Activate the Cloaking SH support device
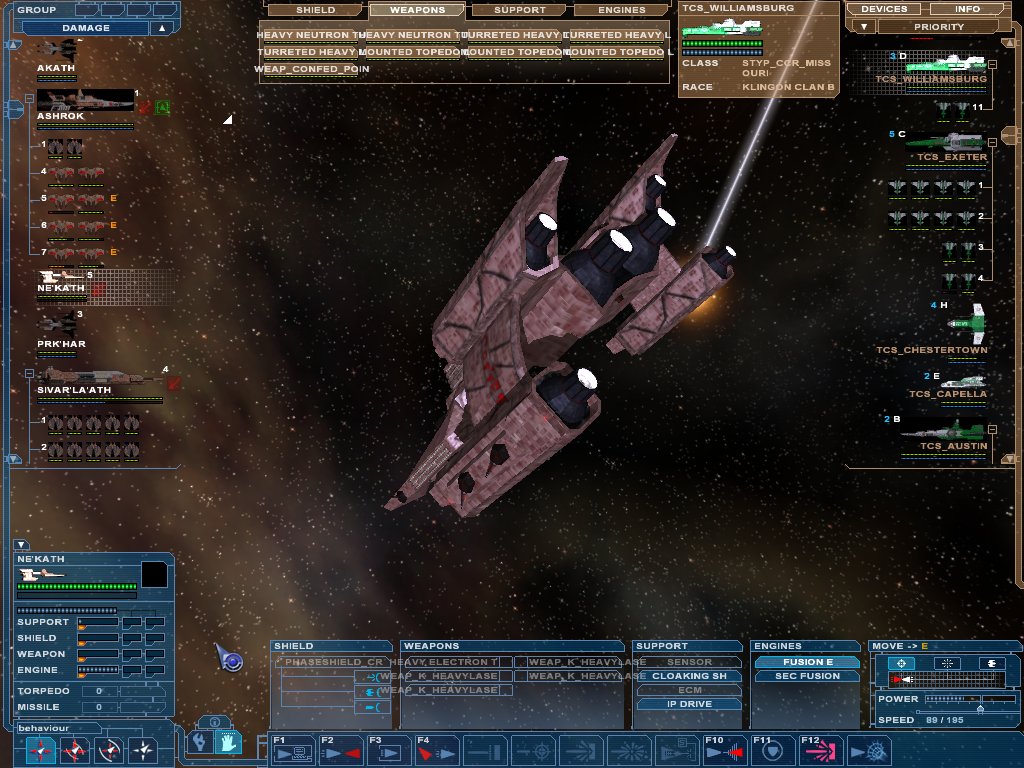The height and width of the screenshot is (768, 1024). pyautogui.click(x=689, y=676)
